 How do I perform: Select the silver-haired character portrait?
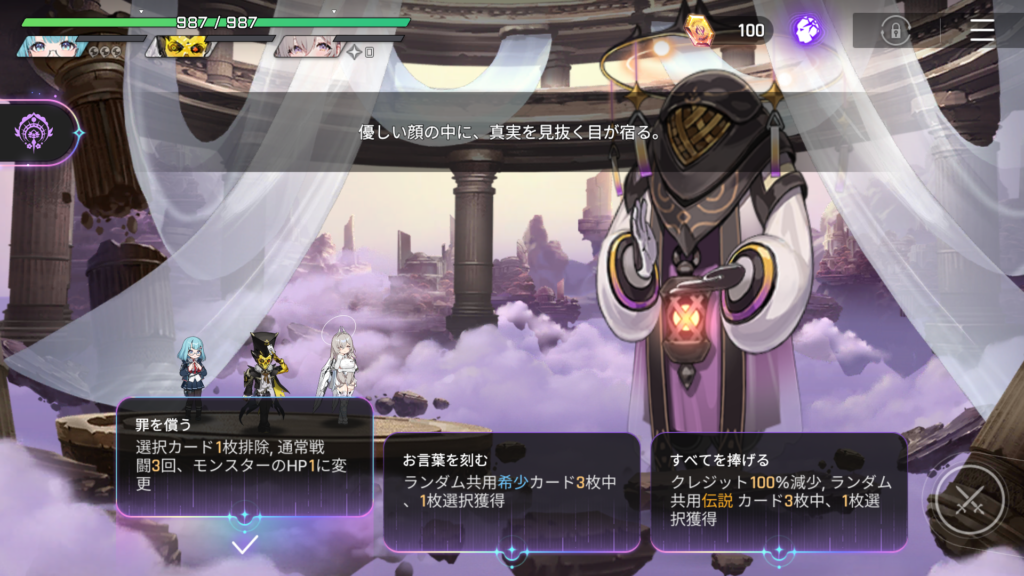point(306,46)
